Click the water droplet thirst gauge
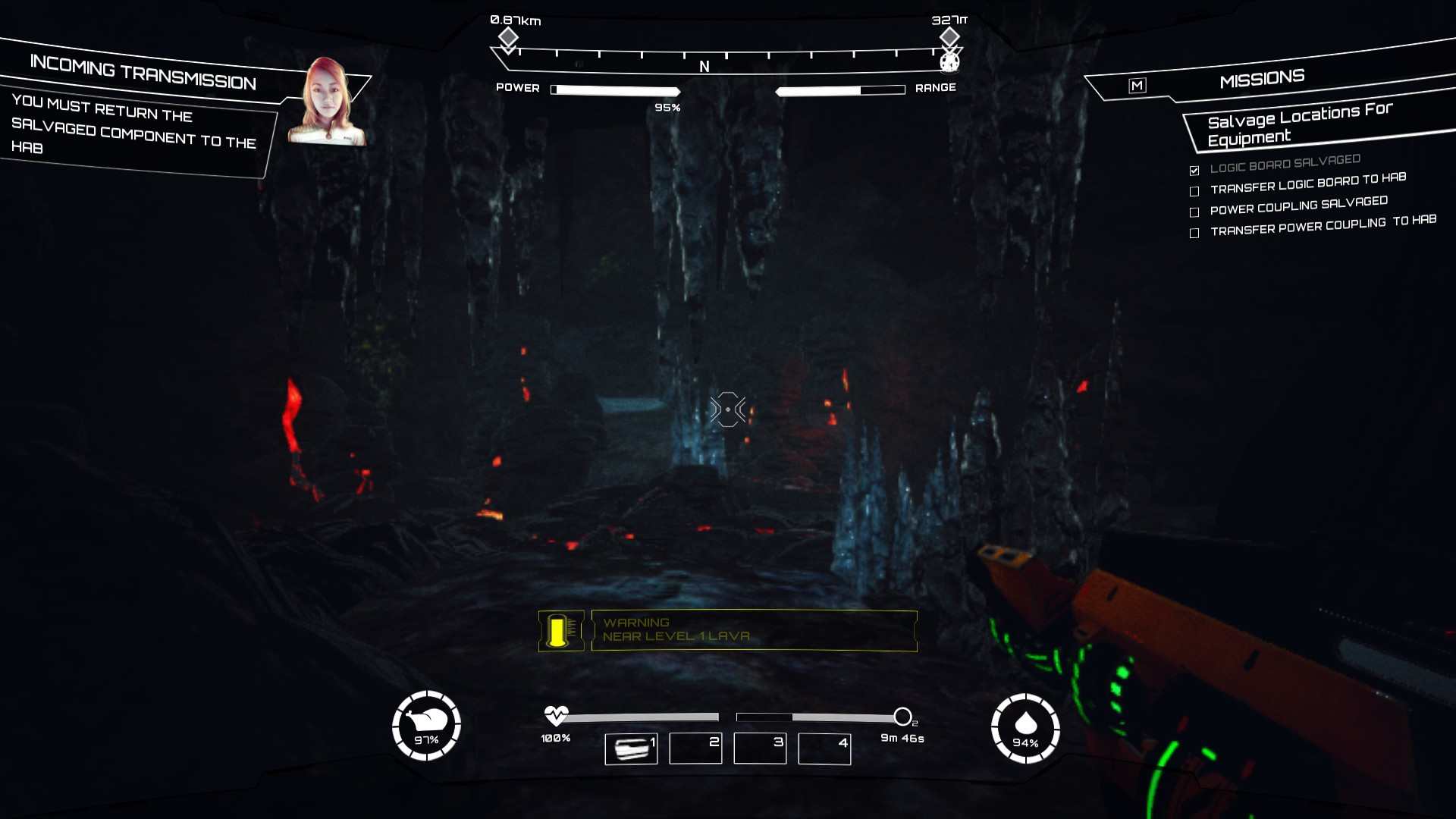 1025,728
